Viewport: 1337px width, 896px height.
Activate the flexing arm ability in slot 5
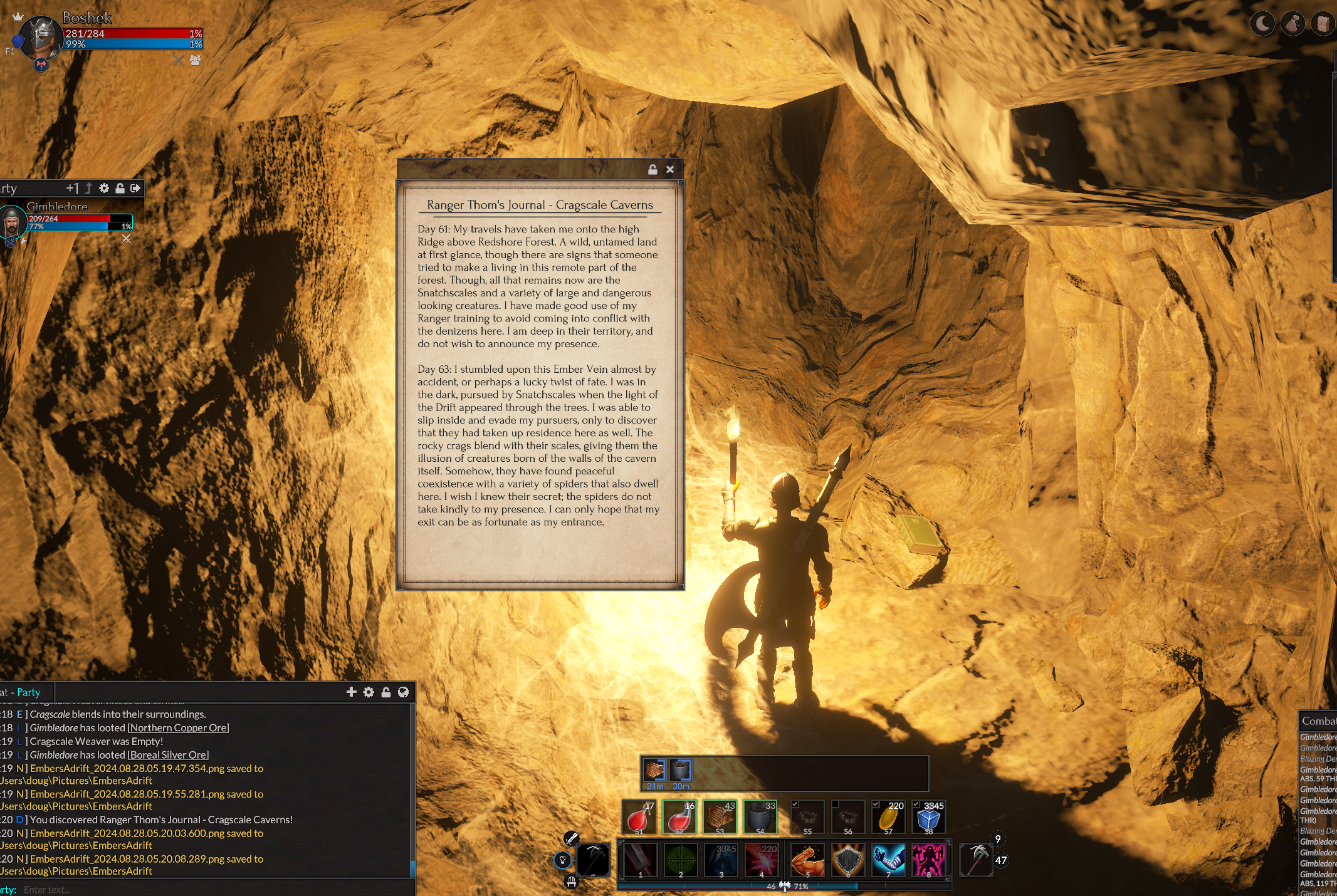[807, 860]
